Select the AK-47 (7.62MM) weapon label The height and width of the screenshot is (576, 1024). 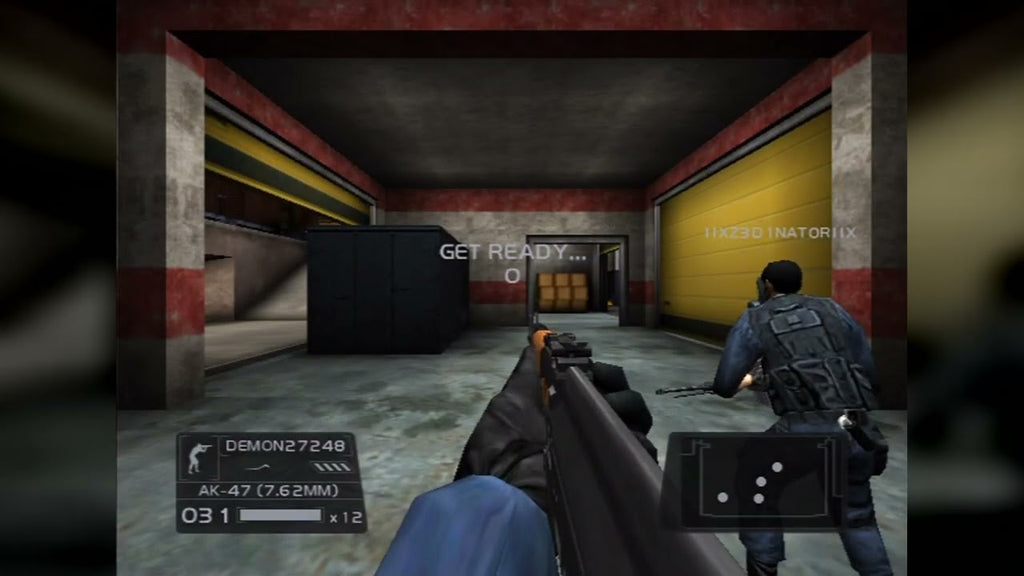(267, 491)
